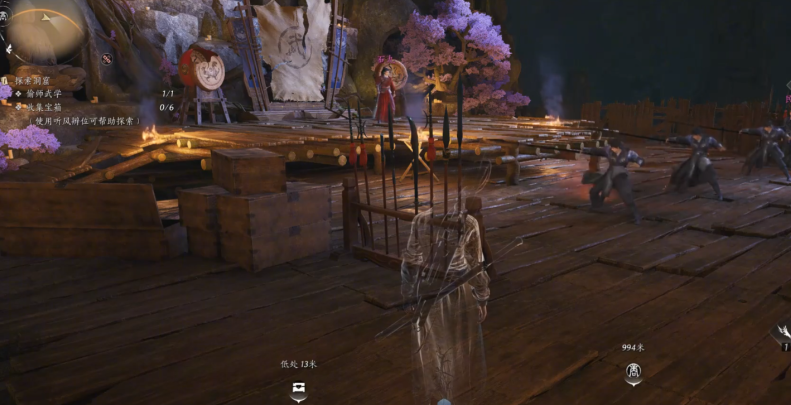791x405 pixels.
Task: Click the treasure chest waypoint marker at 13米
Action: (298, 391)
